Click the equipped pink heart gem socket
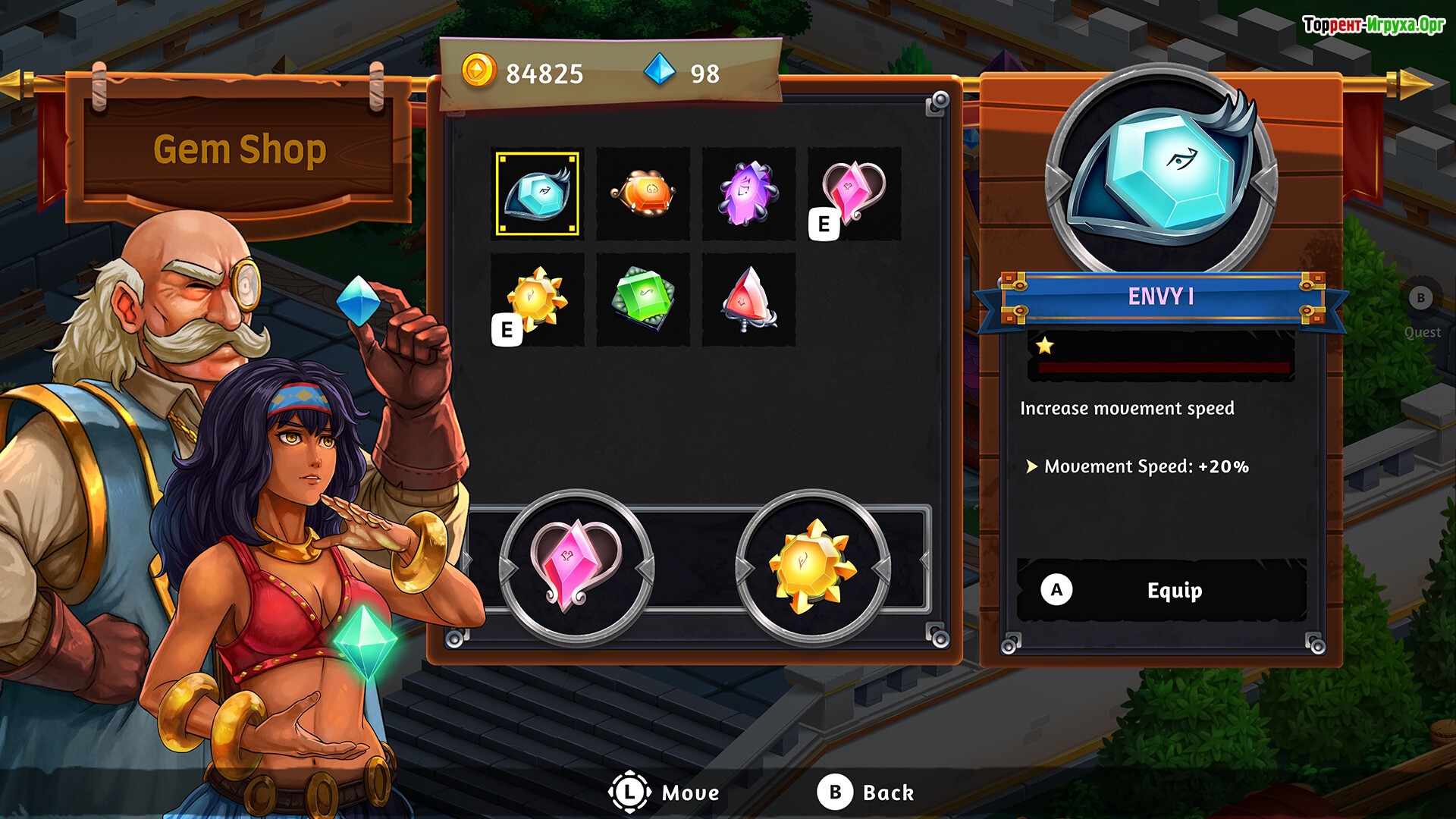The image size is (1456, 819). click(x=576, y=567)
